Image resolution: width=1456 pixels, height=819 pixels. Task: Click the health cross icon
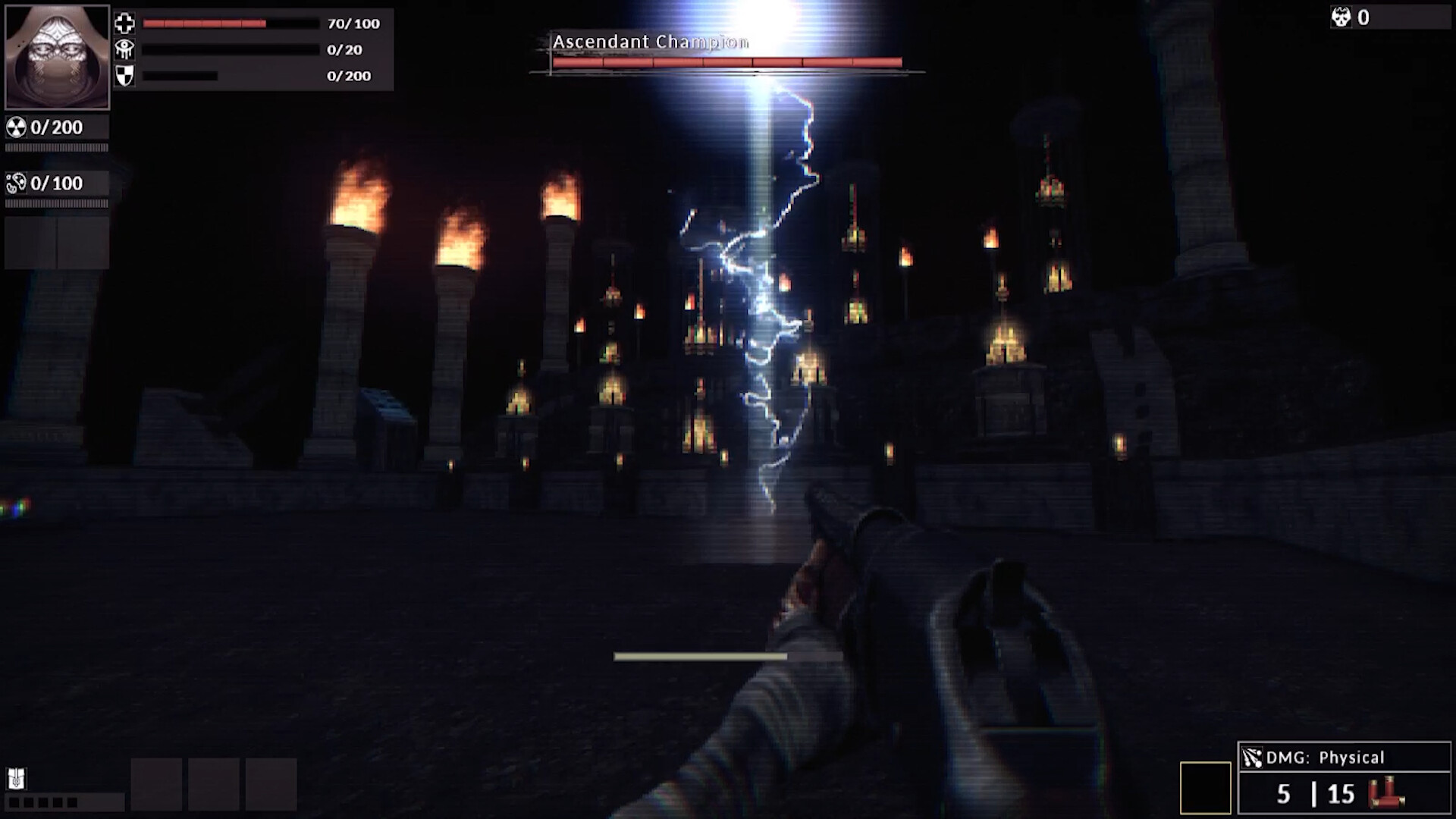(x=125, y=24)
